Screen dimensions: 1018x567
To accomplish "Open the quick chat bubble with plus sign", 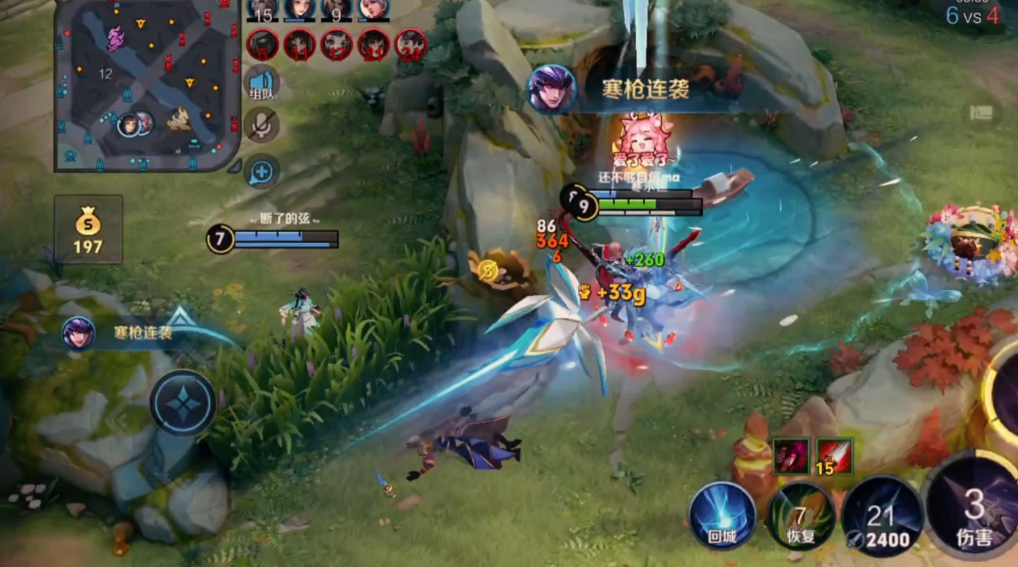I will (x=262, y=172).
